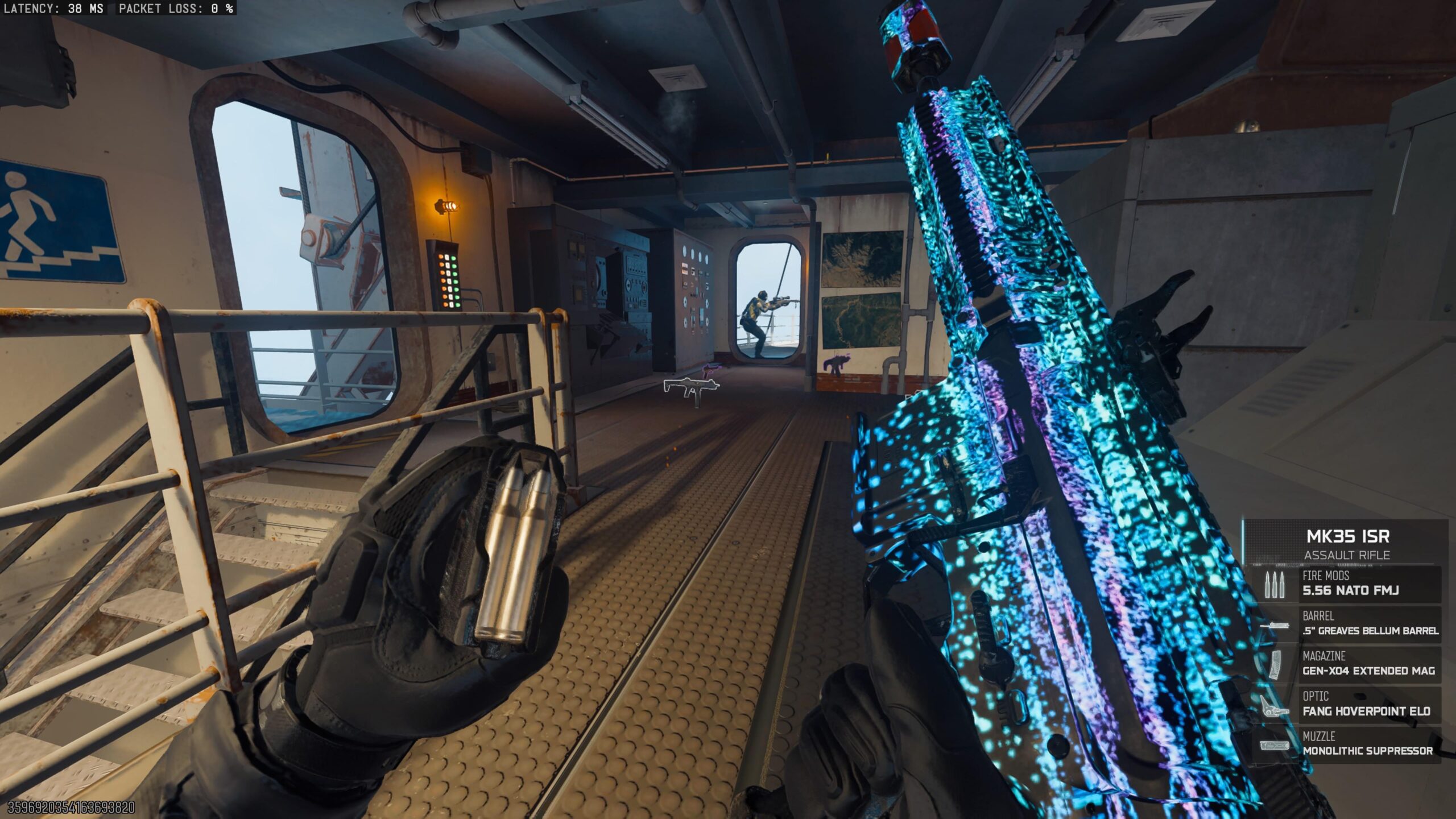This screenshot has width=1456, height=819.
Task: Choose the Greaves Bellum Barrel attachment row
Action: click(1349, 624)
